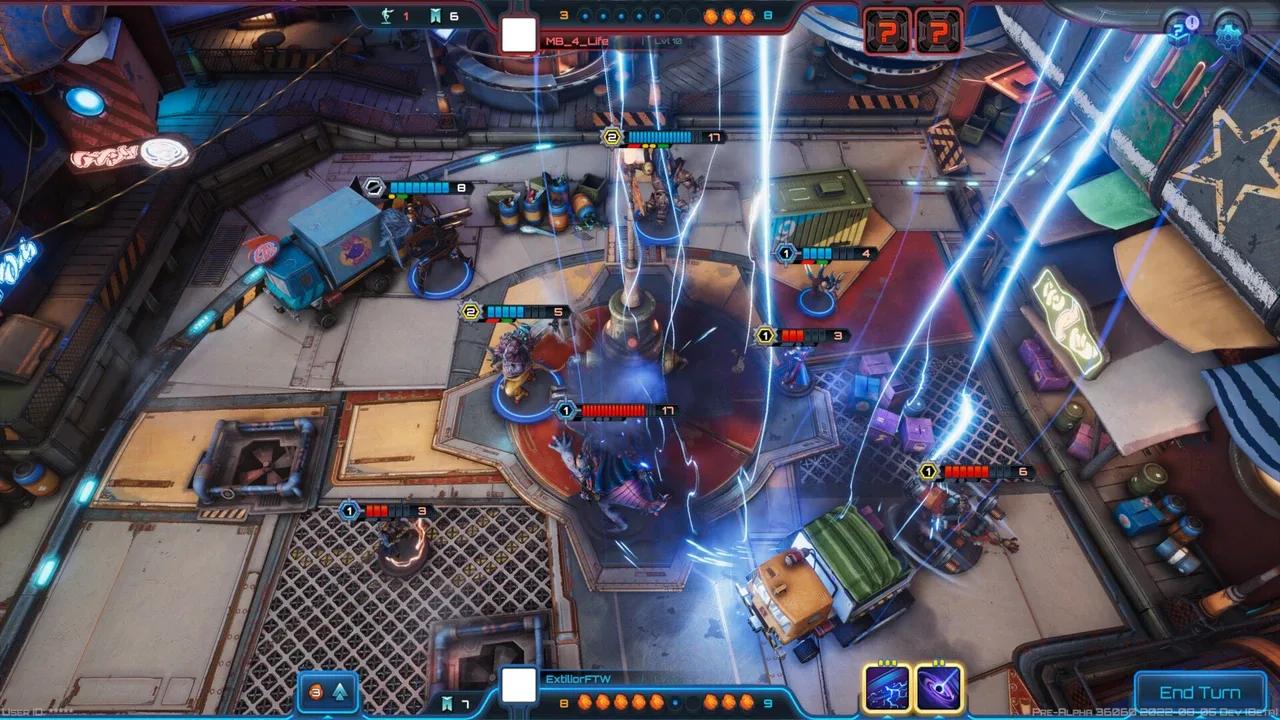Click your avatar portrait in bottom bar
This screenshot has height=720, width=1280.
[x=518, y=684]
